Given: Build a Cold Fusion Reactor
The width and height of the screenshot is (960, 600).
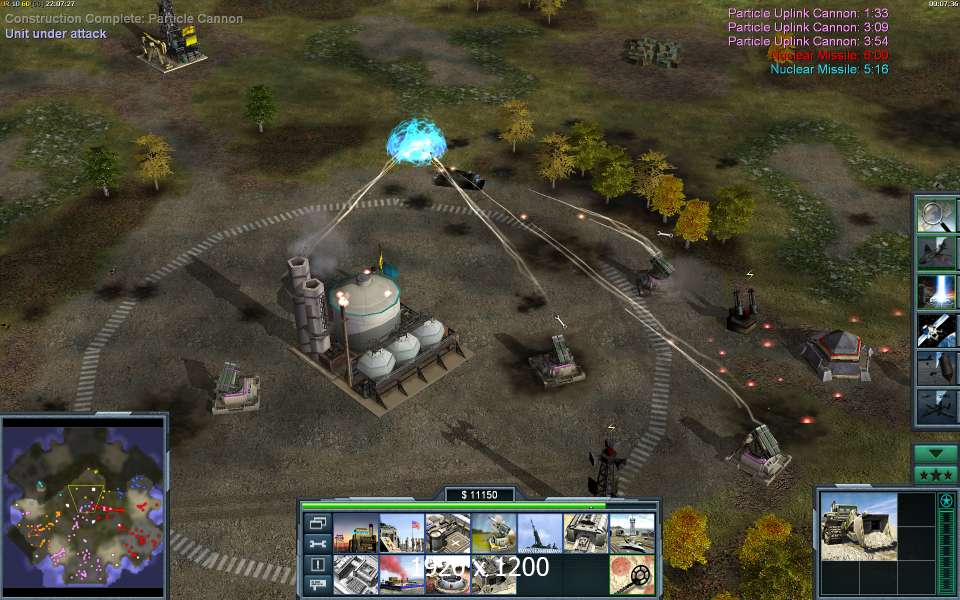Looking at the screenshot, I should click(x=355, y=533).
